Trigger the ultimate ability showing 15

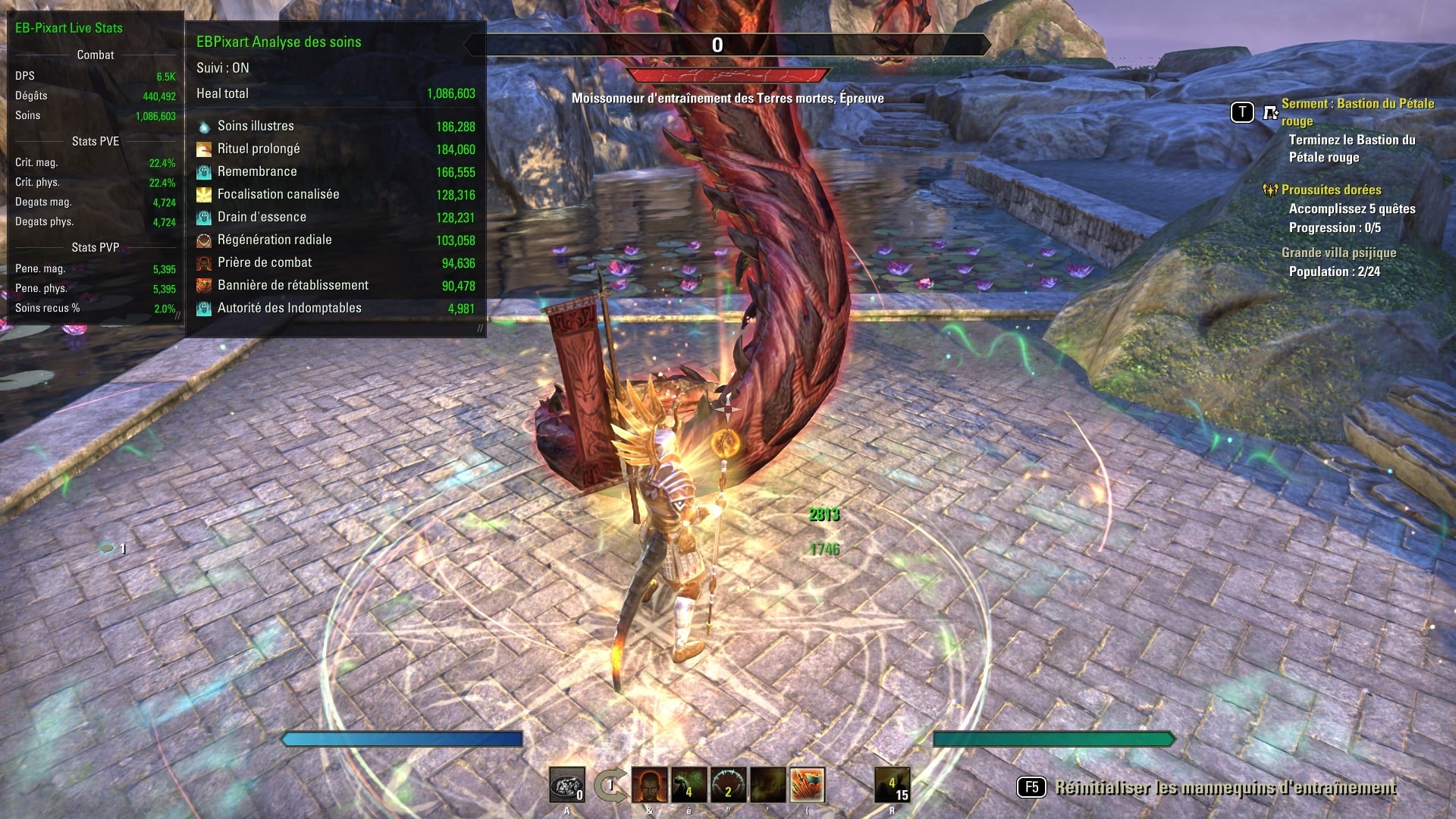893,785
